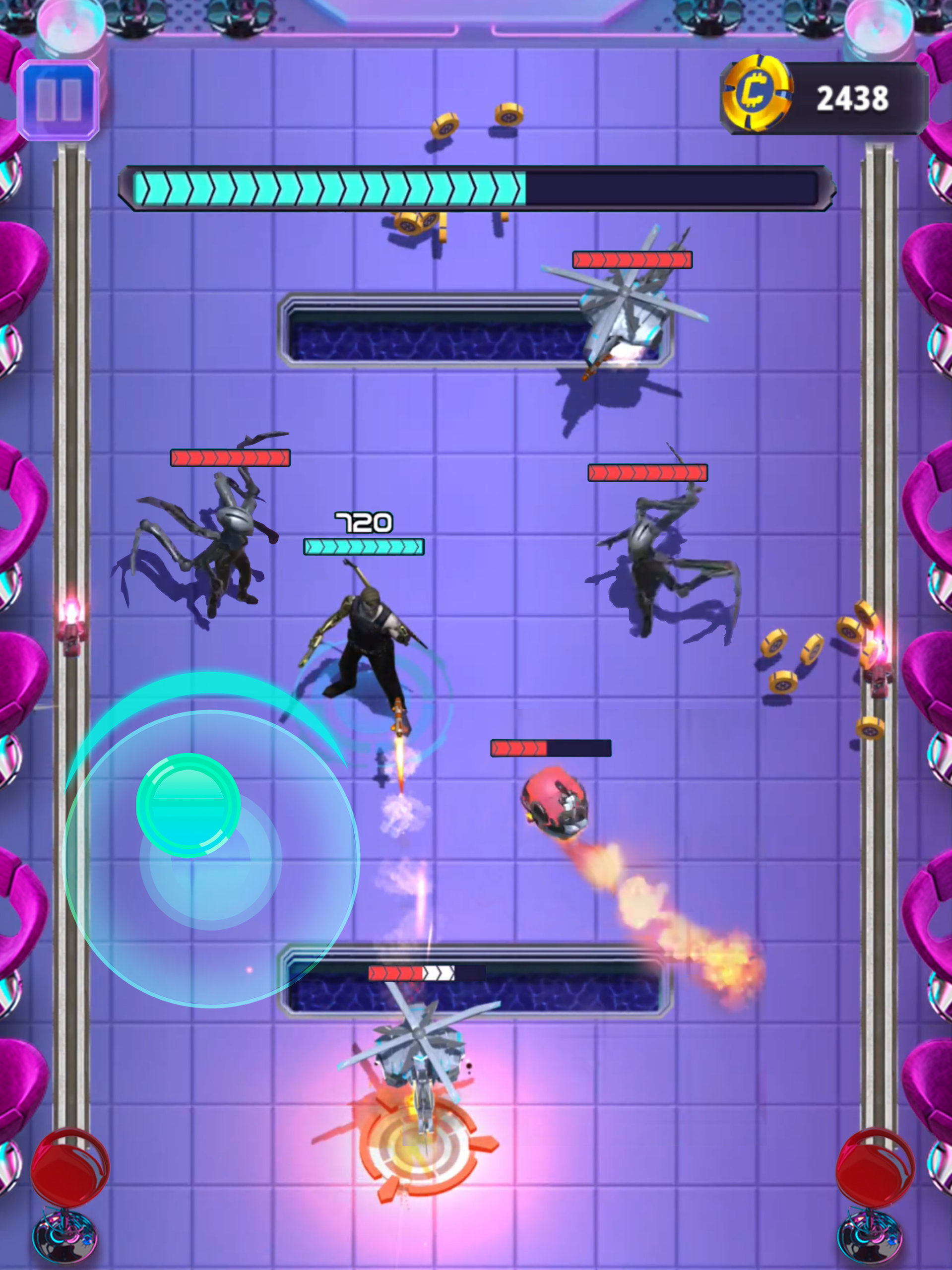Tap the coin count reading 2438
Image resolution: width=952 pixels, height=1270 pixels.
pos(854,98)
